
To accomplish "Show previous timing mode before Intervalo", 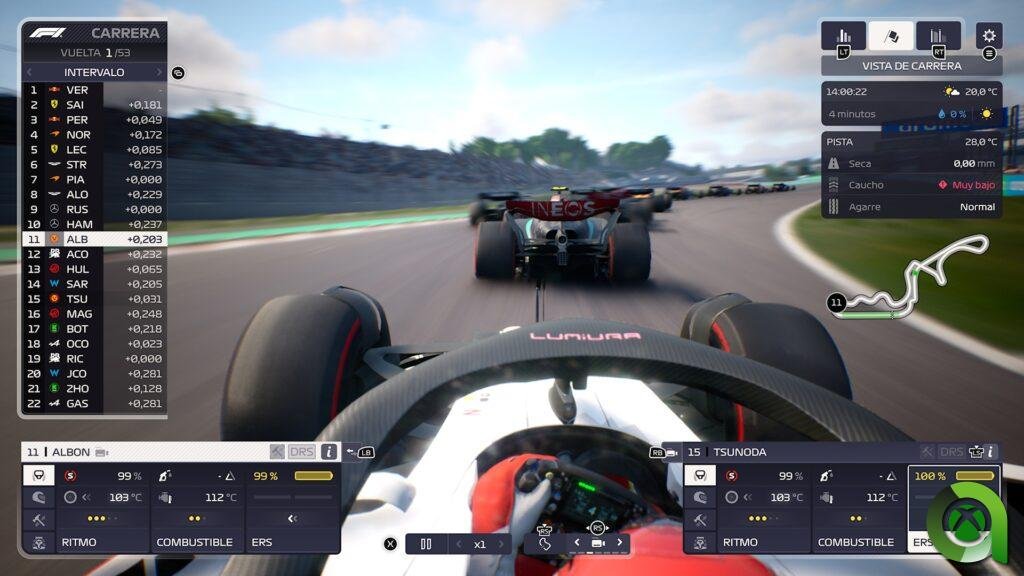I will point(30,72).
